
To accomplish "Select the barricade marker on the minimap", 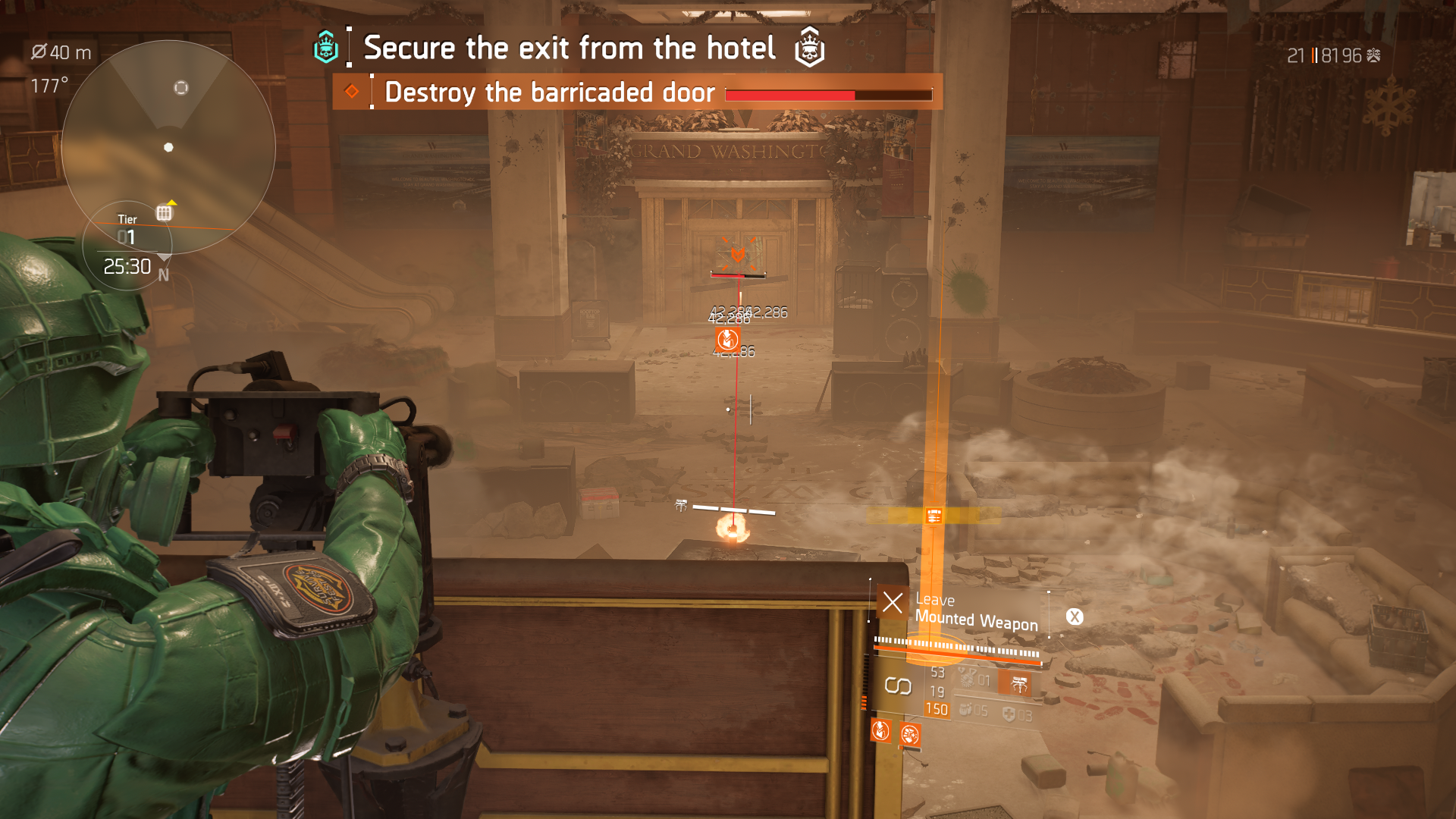I will coord(164,213).
